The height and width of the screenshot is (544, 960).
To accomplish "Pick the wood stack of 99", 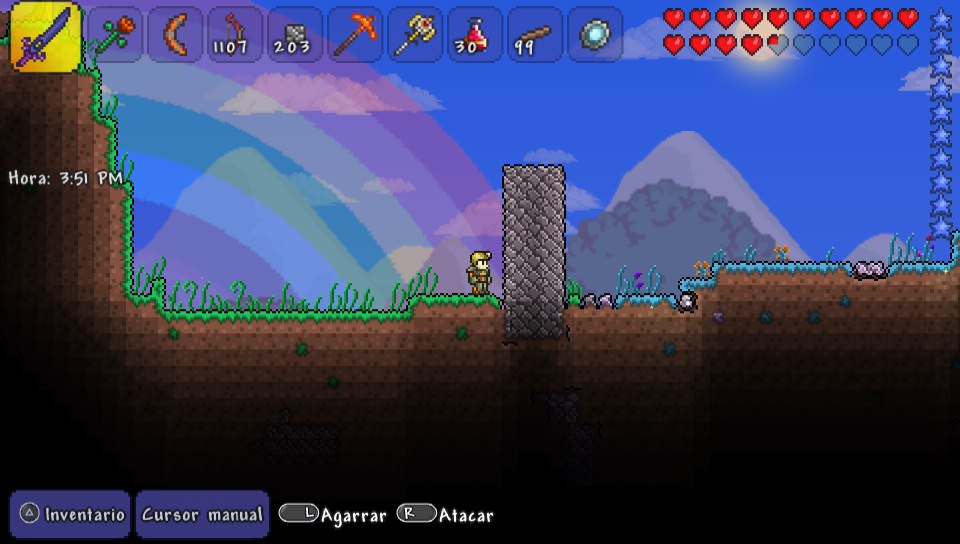I will coord(535,35).
